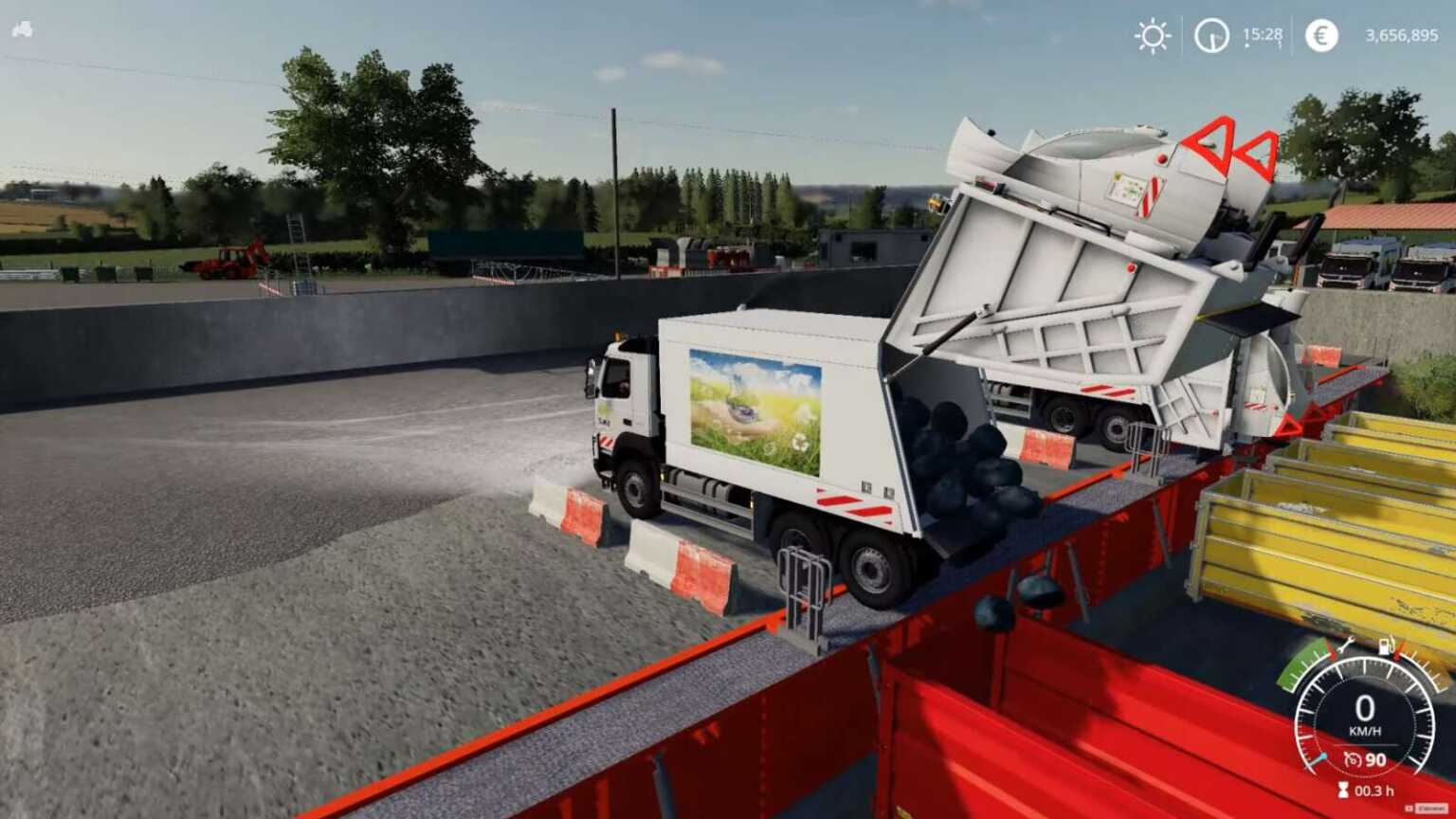Click the 00.3 h operating hours counter

[1374, 790]
